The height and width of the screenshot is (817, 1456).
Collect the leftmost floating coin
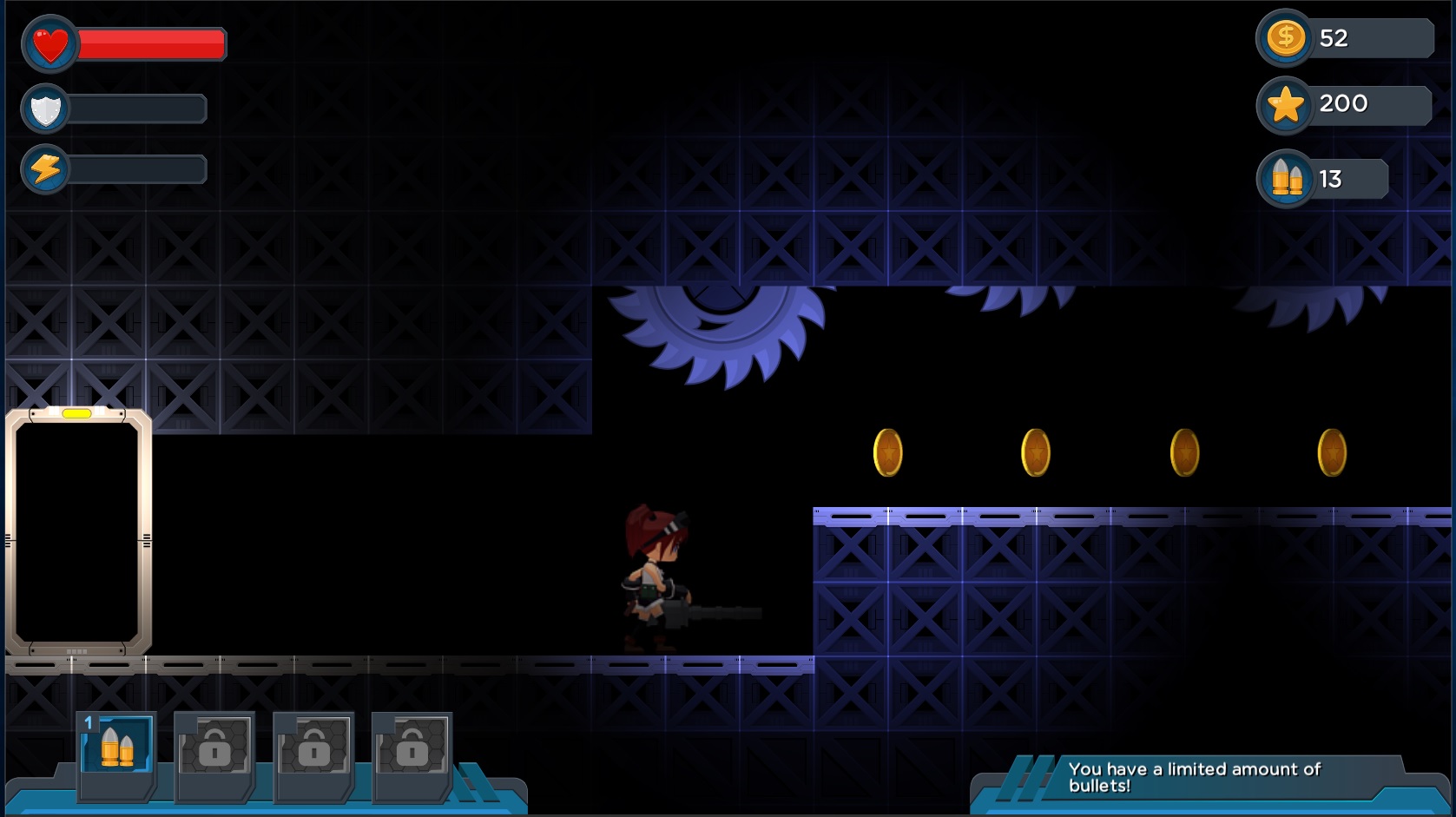tap(887, 452)
